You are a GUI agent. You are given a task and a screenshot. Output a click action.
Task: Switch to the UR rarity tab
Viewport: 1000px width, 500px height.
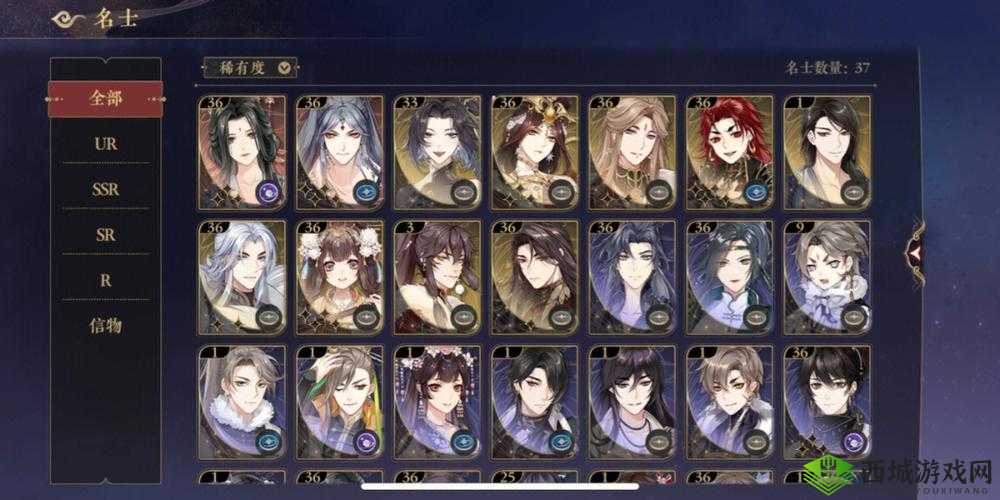click(x=105, y=143)
